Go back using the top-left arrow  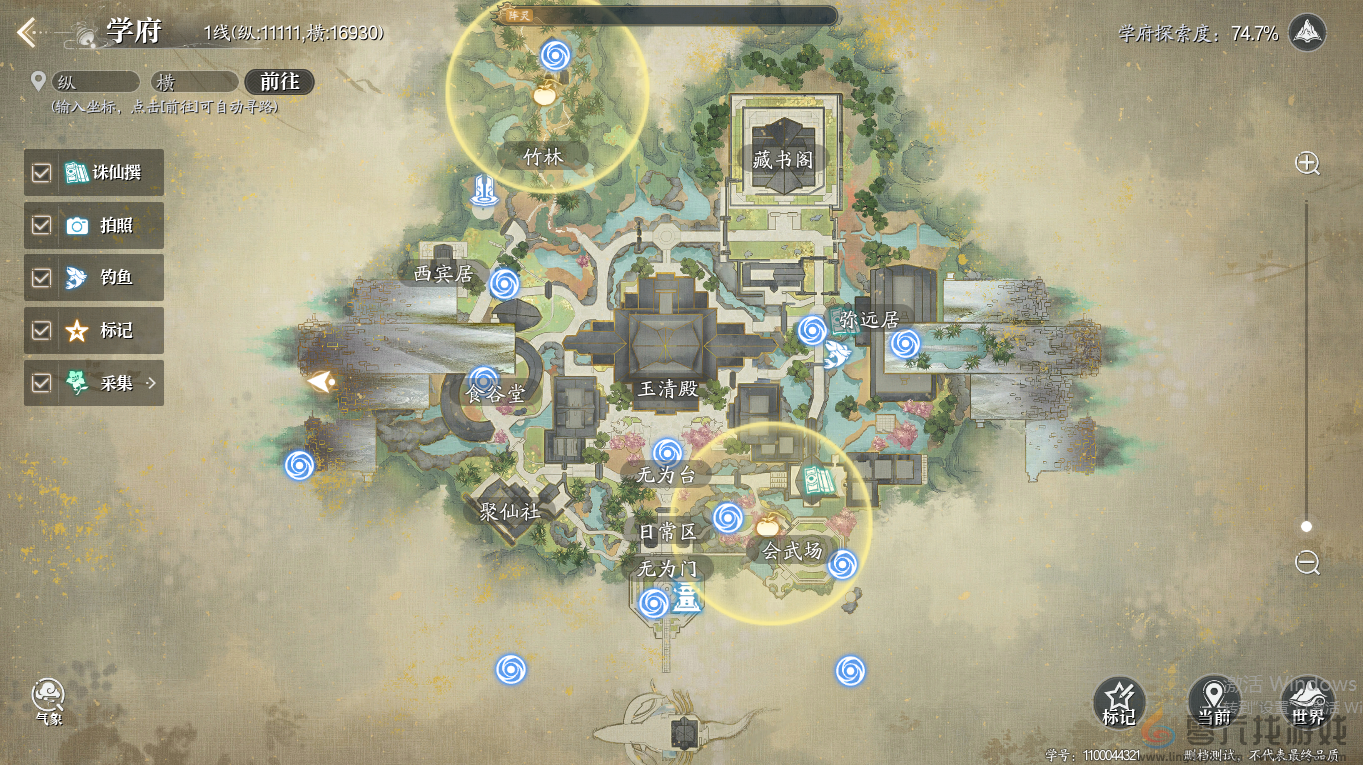click(27, 33)
